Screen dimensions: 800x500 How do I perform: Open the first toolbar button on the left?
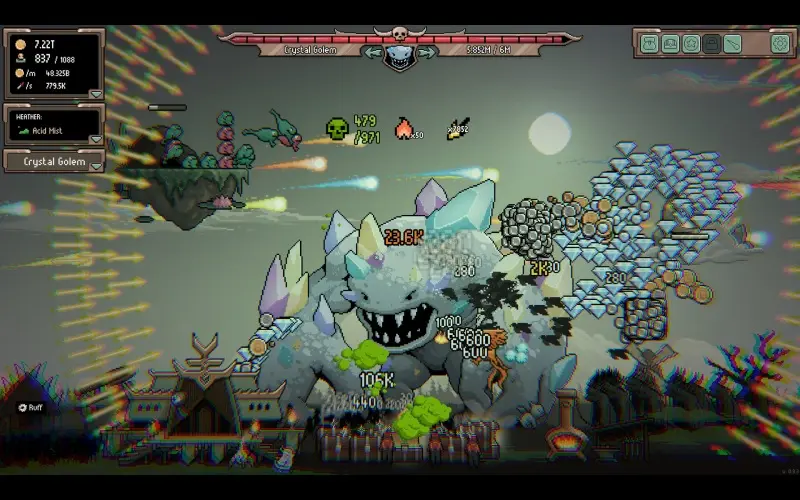click(x=649, y=43)
